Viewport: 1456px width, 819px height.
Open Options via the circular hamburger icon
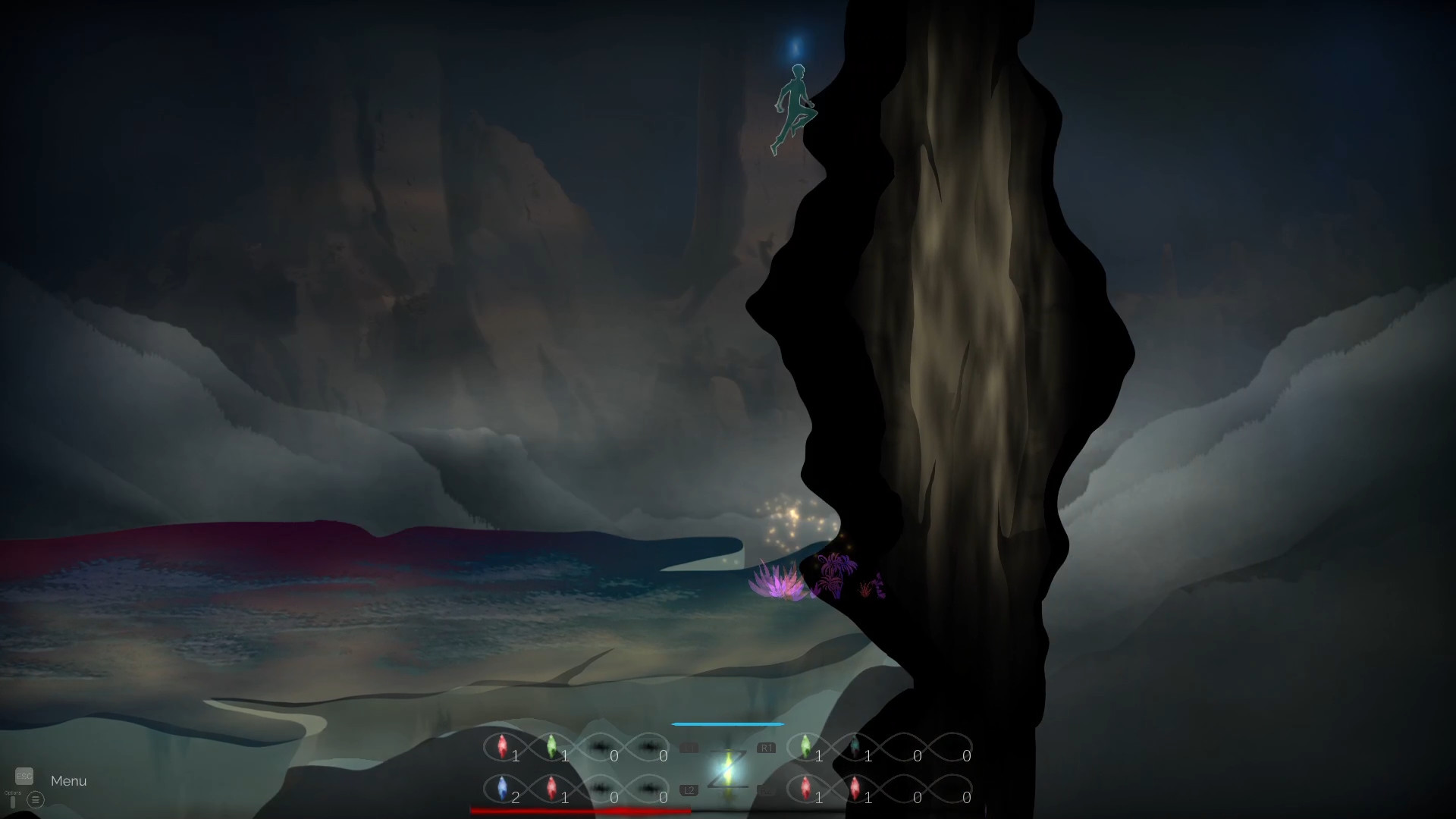click(x=35, y=800)
